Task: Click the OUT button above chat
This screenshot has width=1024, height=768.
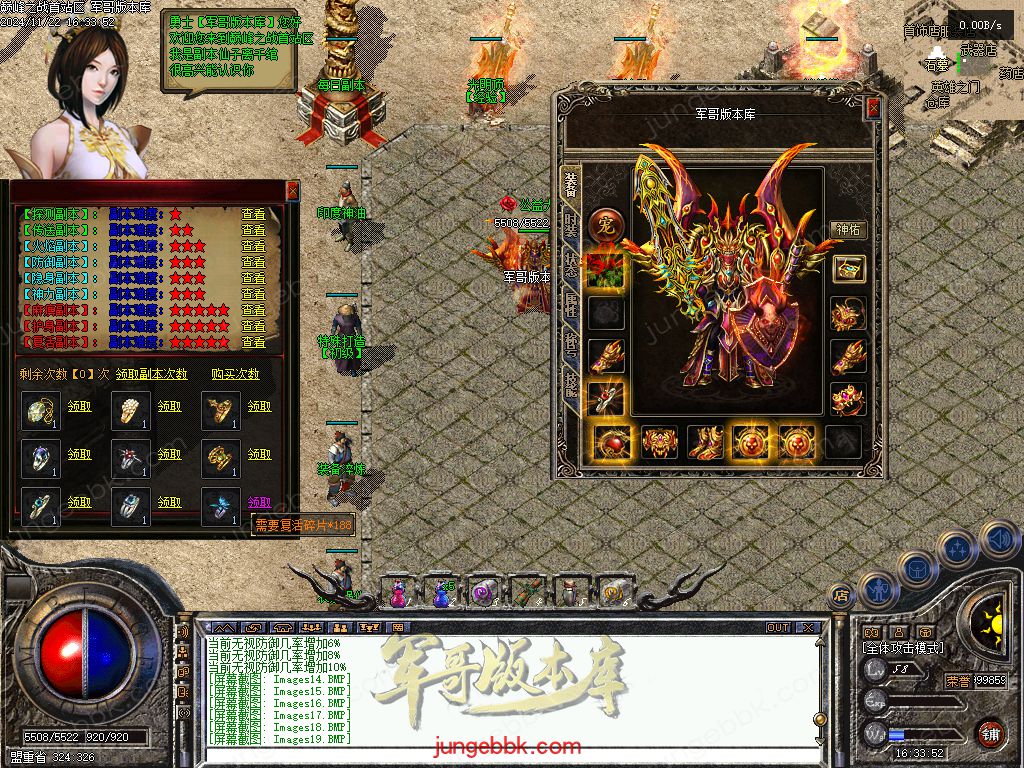Action: pyautogui.click(x=777, y=628)
